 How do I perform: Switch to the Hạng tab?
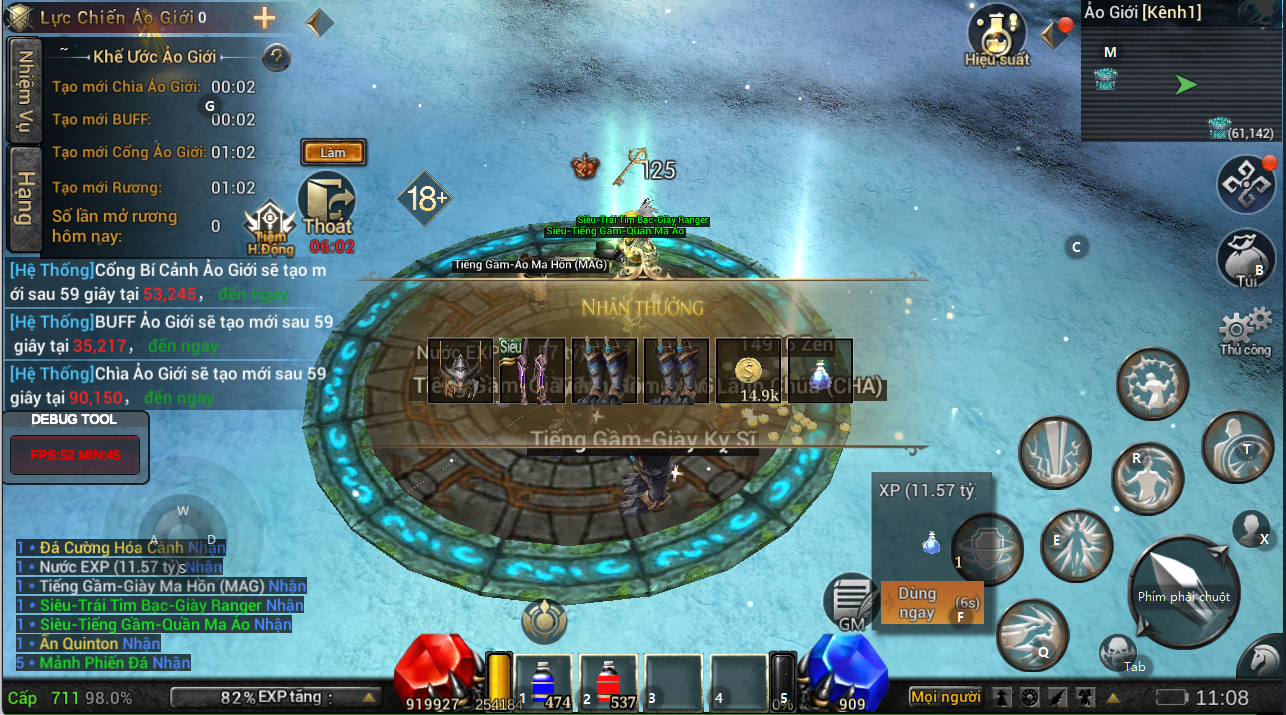point(24,198)
